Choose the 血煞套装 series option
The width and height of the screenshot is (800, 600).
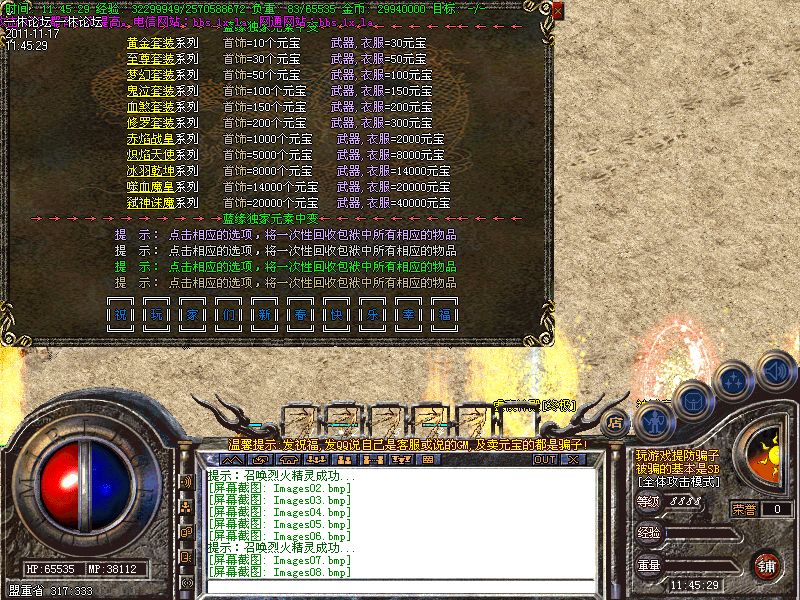pos(151,107)
